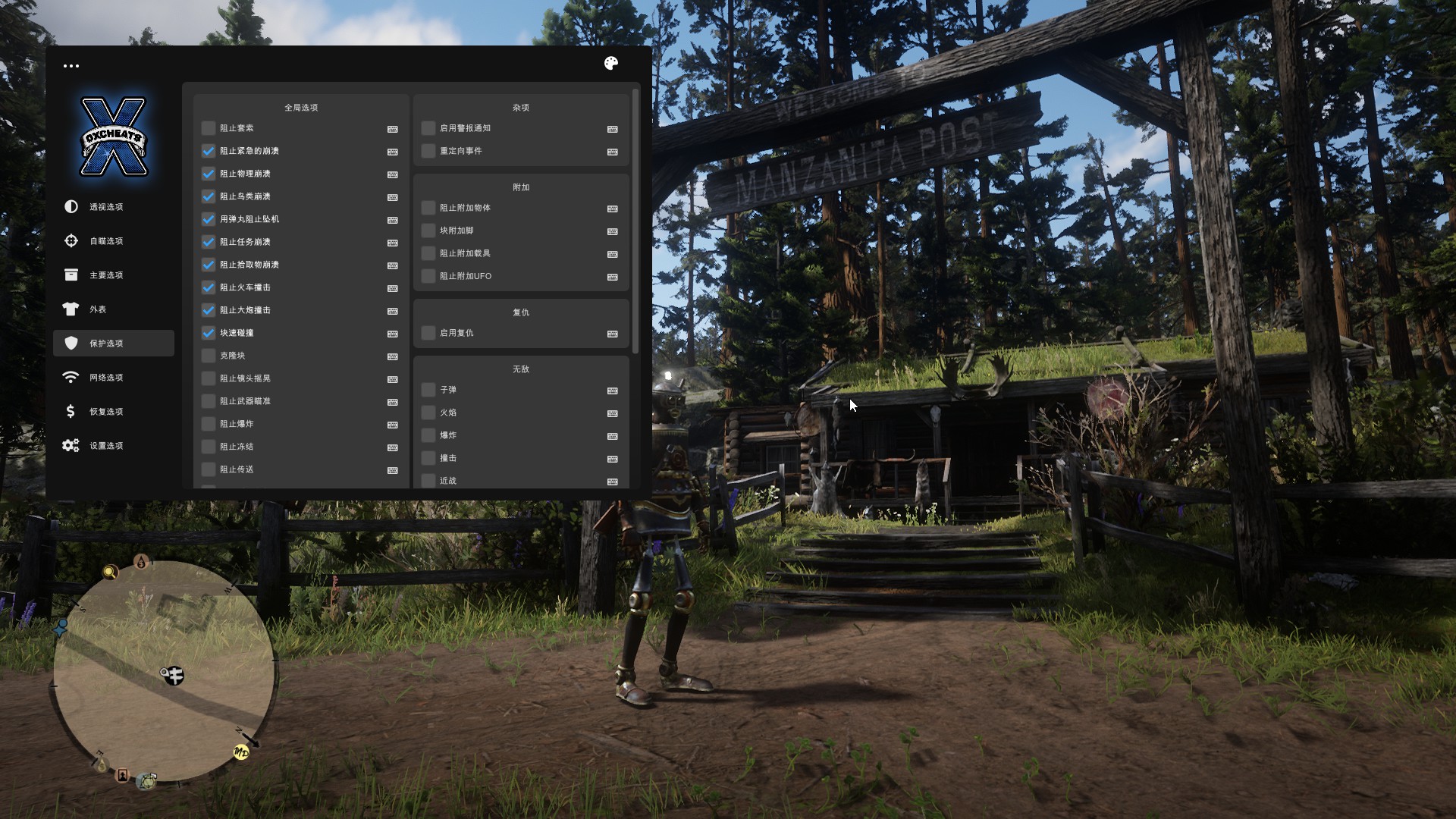This screenshot has width=1456, height=819.
Task: Click the palette theme icon
Action: (611, 64)
